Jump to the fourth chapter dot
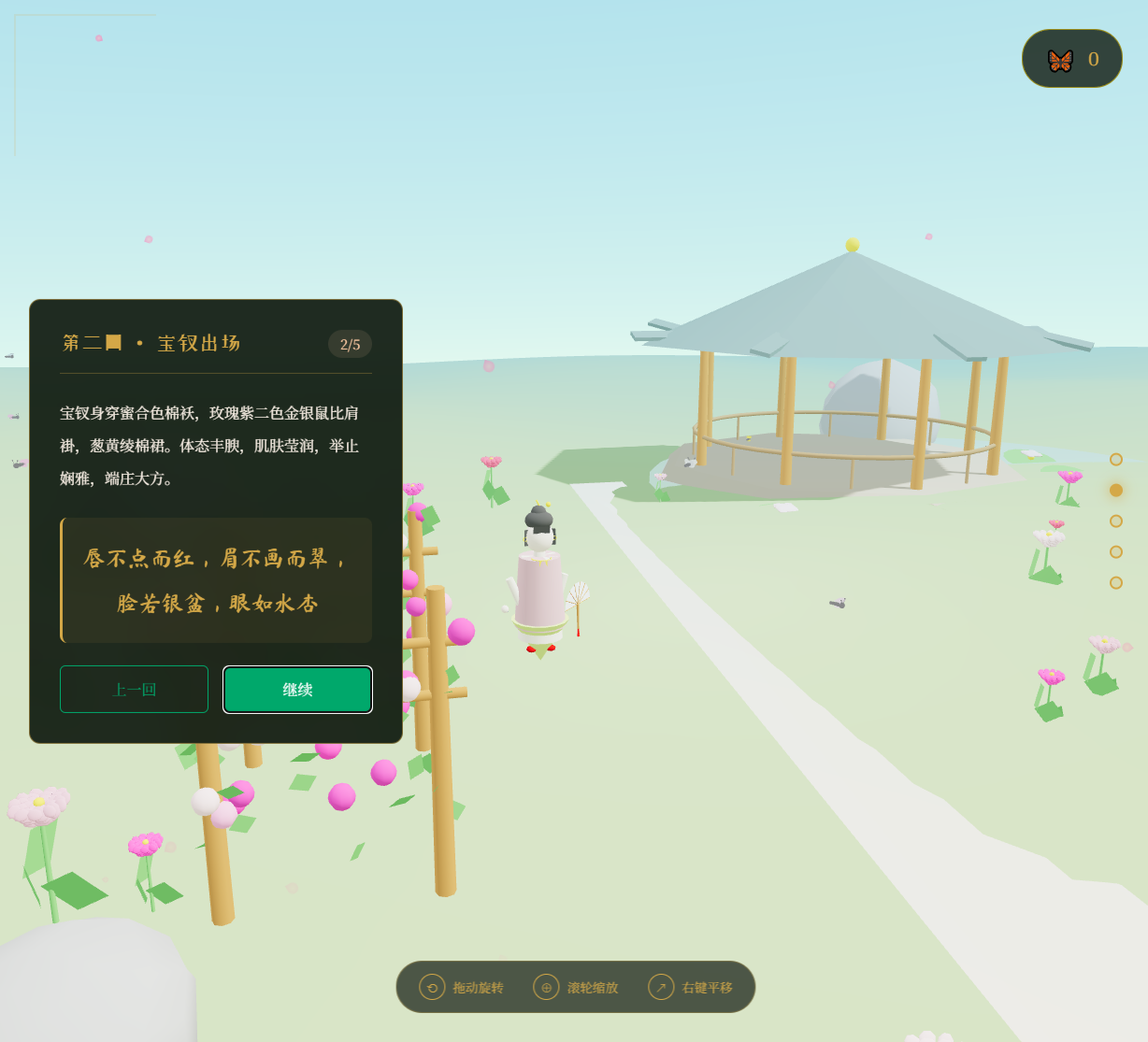 (x=1116, y=552)
